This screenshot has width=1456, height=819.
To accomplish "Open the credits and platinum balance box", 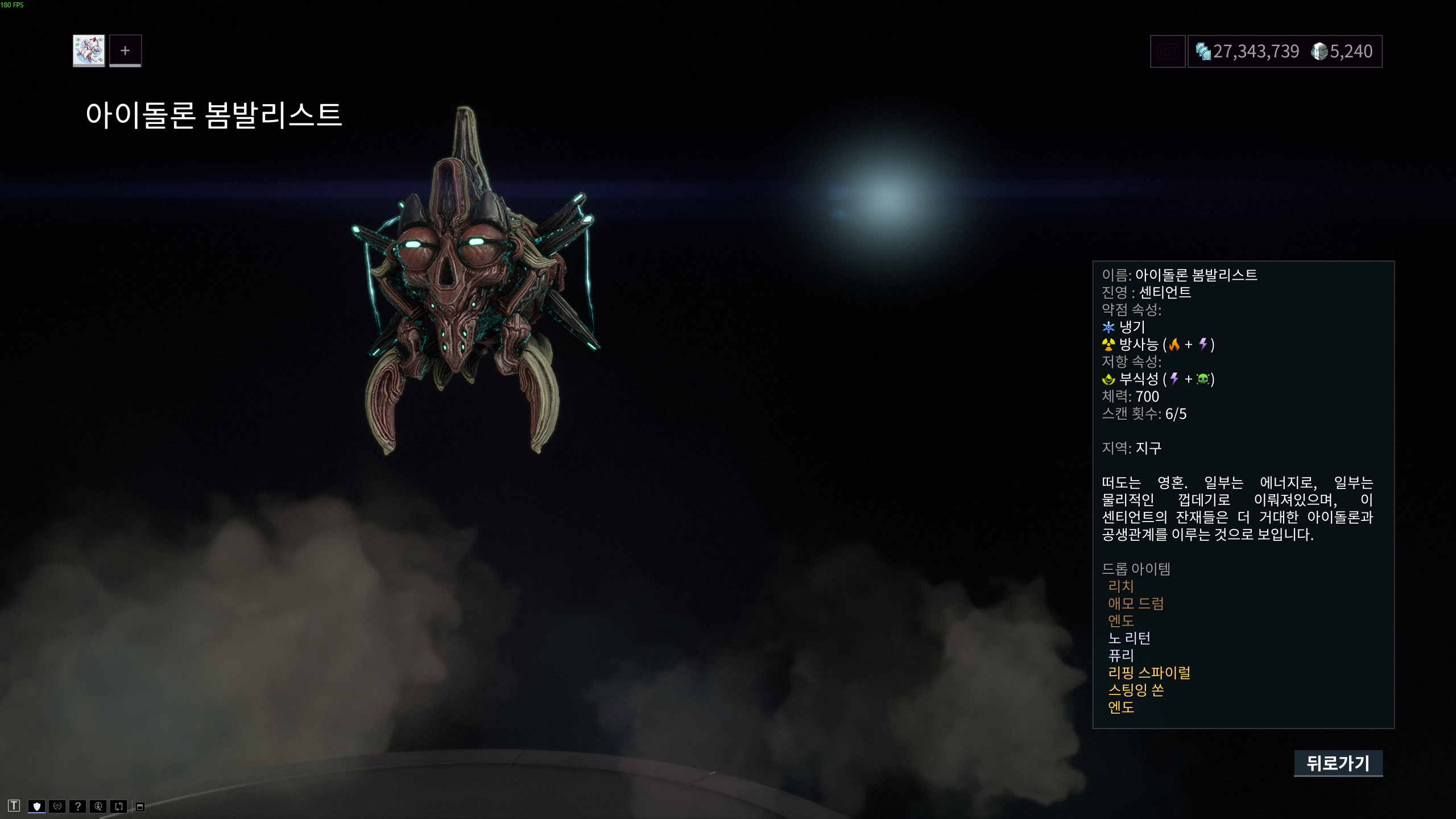I will tap(1284, 52).
